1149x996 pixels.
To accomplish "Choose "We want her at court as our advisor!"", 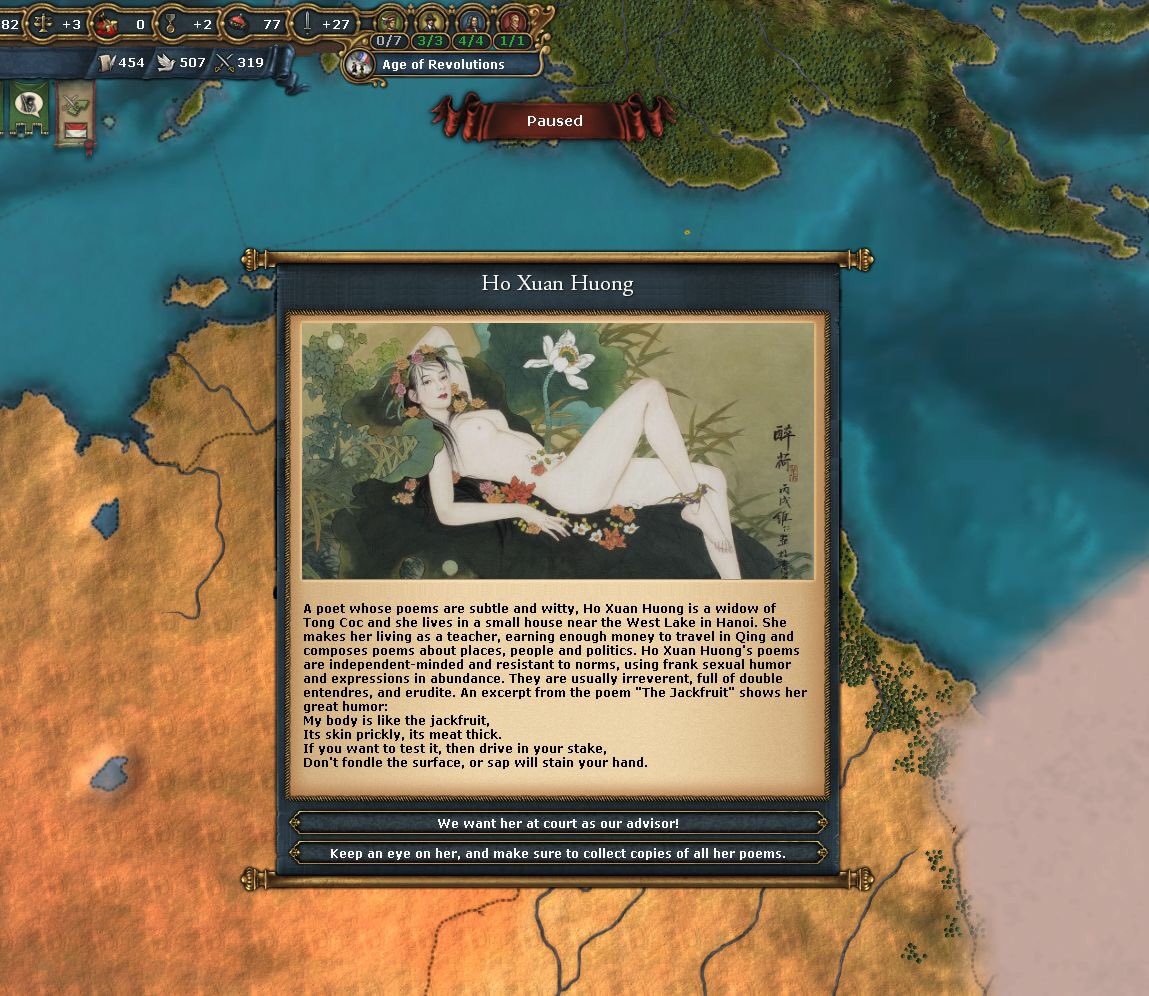I will pyautogui.click(x=558, y=823).
